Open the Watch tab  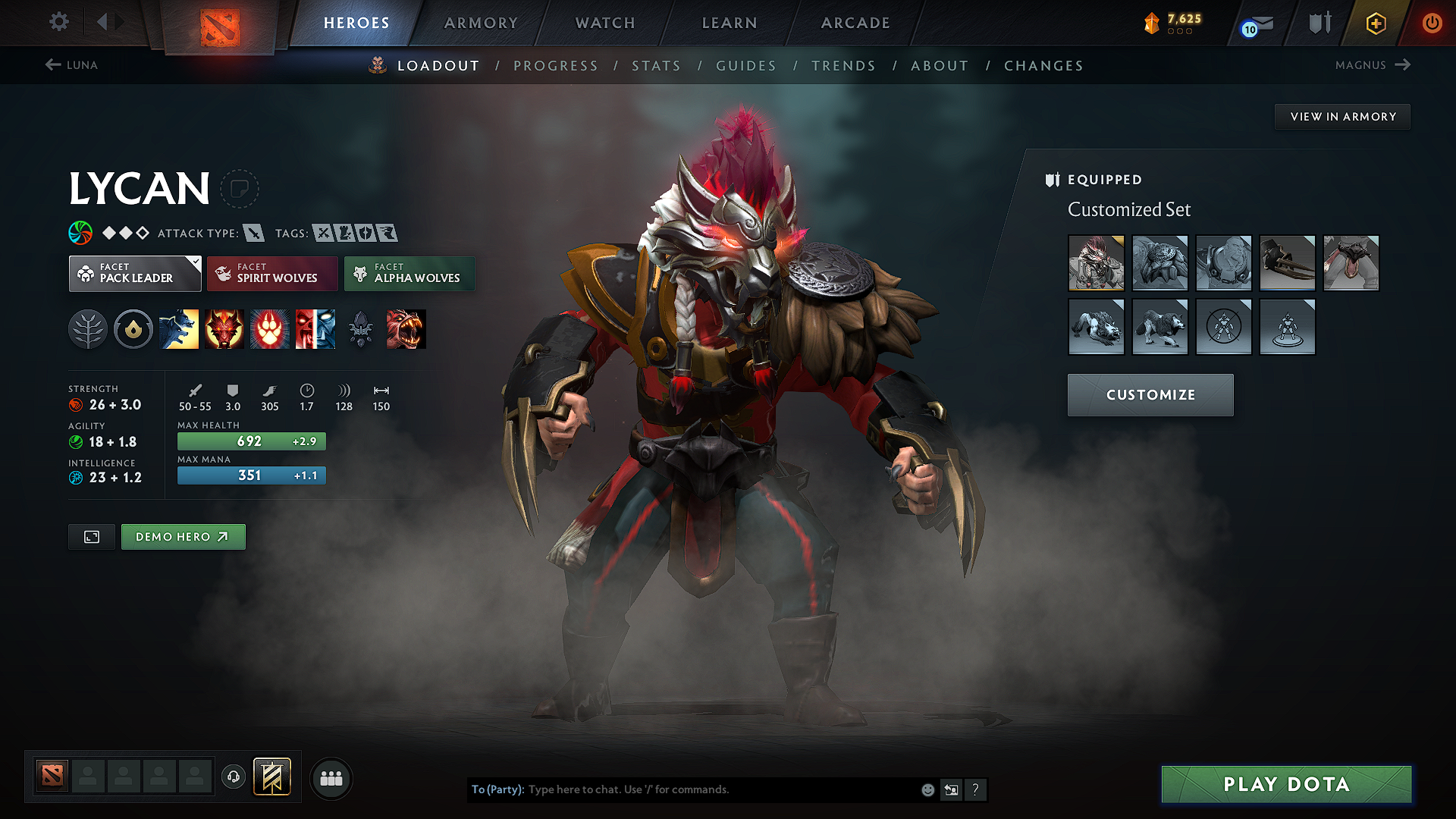pos(605,23)
